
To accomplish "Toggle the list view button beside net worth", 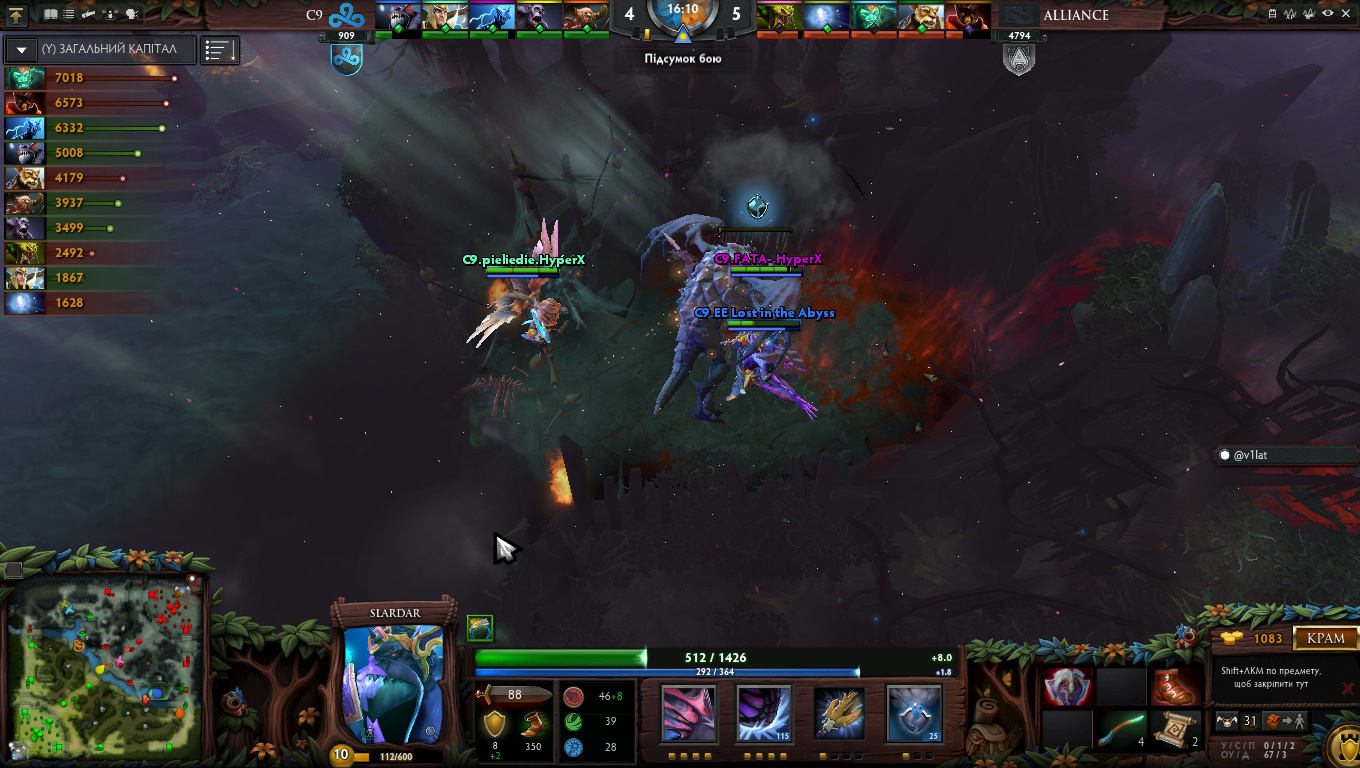I will tap(220, 50).
